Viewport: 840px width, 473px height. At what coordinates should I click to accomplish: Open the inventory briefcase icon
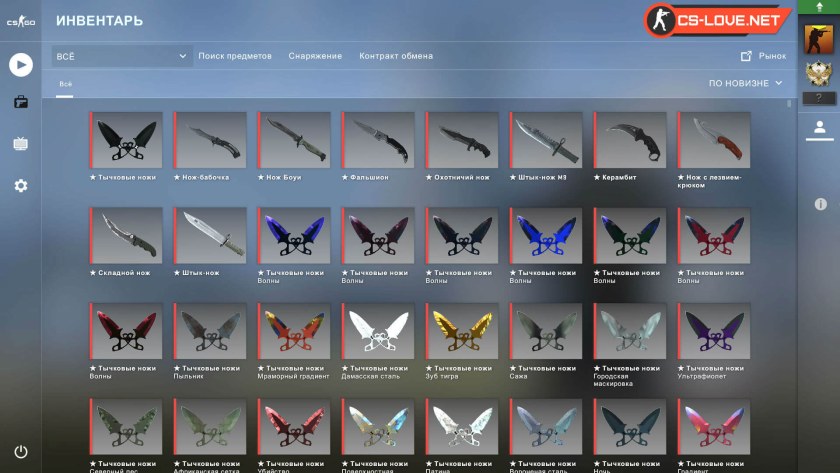tap(20, 102)
